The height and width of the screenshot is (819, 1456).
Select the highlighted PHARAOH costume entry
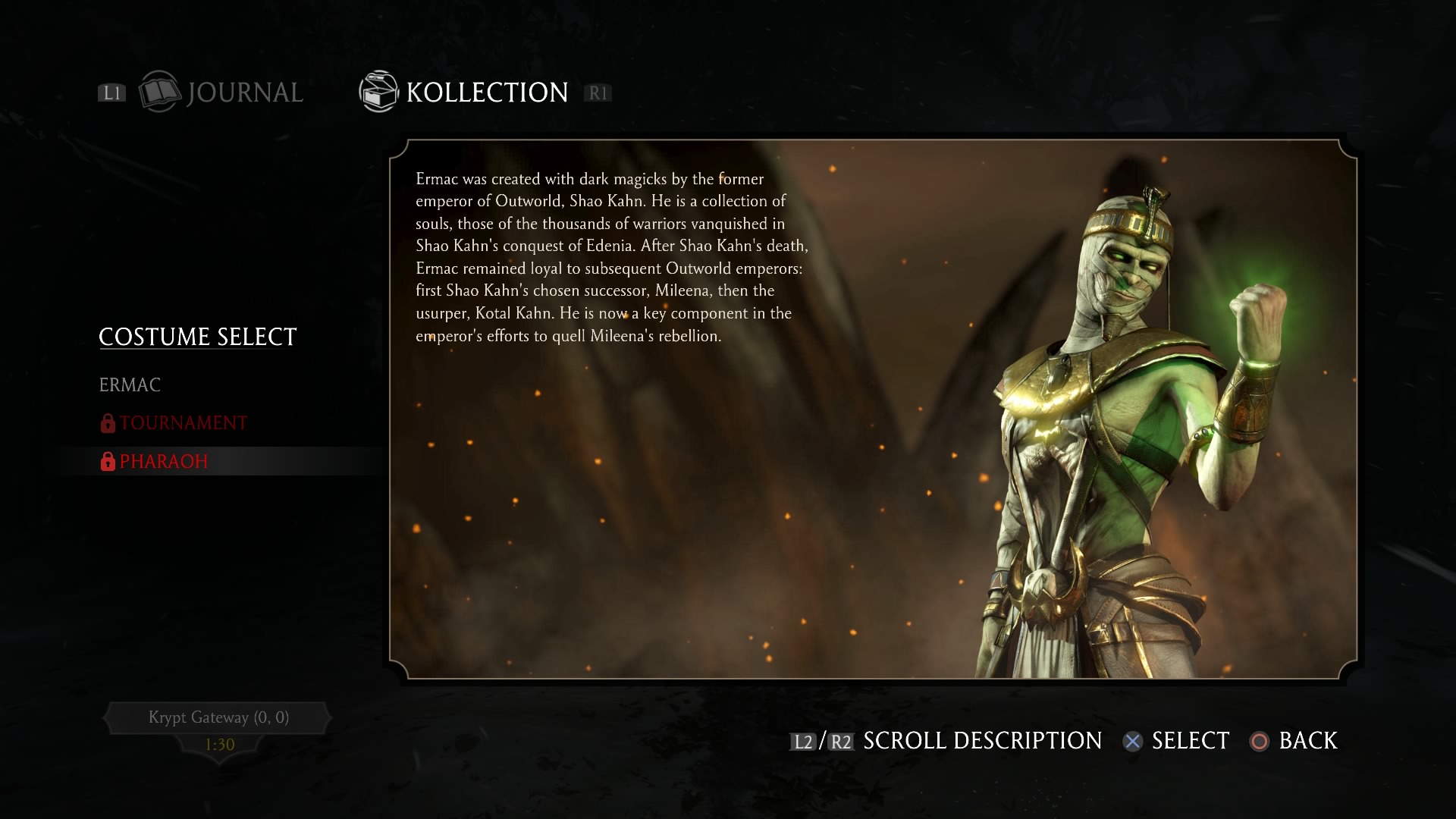click(x=162, y=460)
